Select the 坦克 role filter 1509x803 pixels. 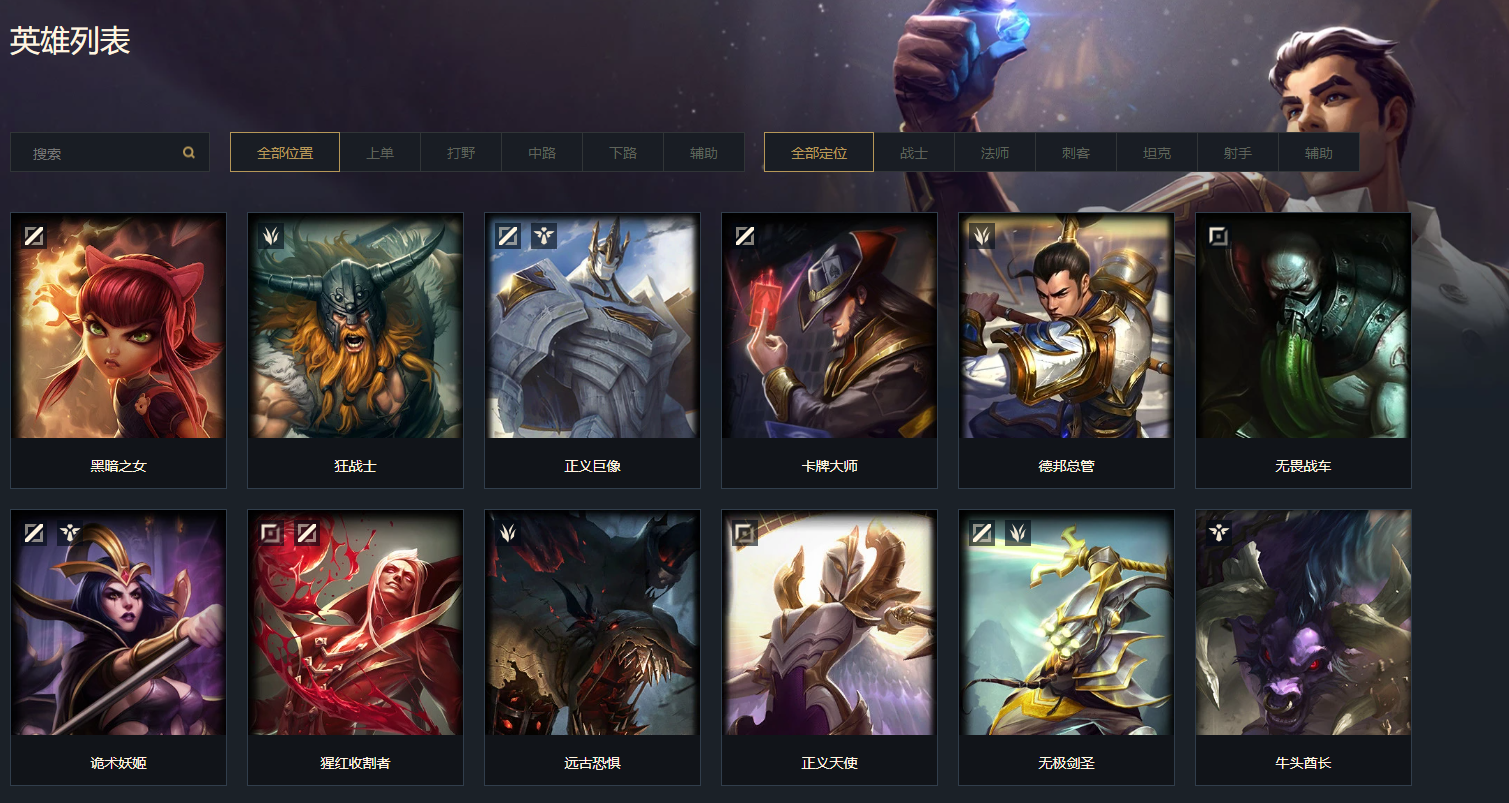pos(1156,151)
